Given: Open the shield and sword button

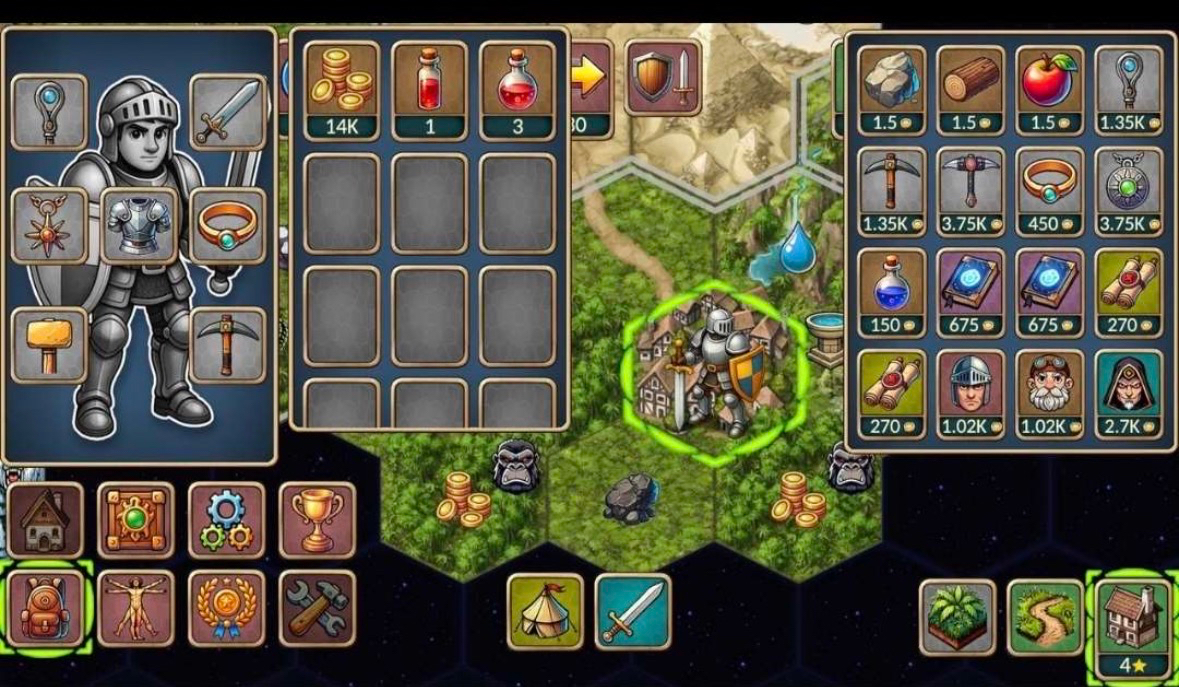Looking at the screenshot, I should pos(662,76).
